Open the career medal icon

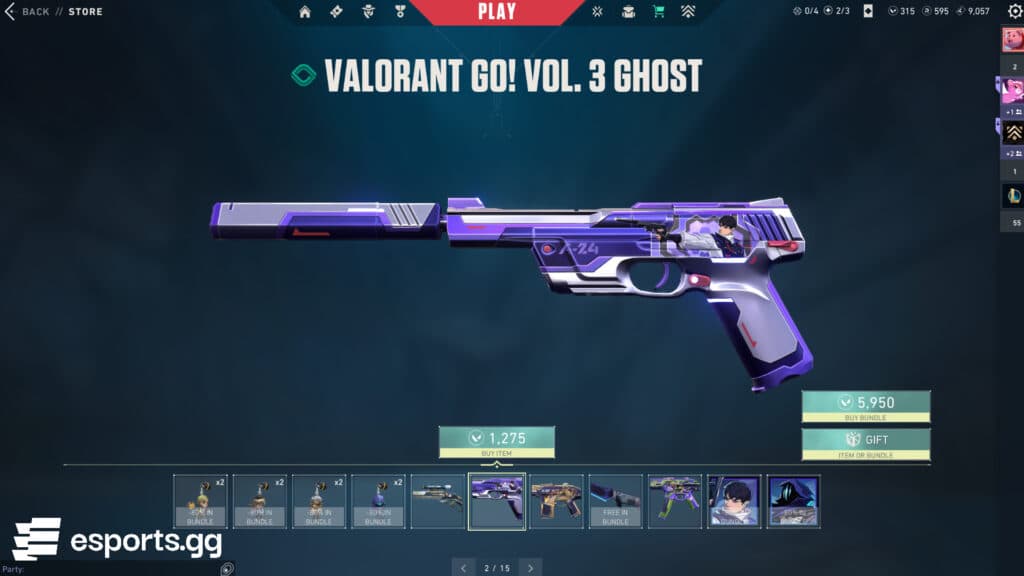tap(399, 12)
